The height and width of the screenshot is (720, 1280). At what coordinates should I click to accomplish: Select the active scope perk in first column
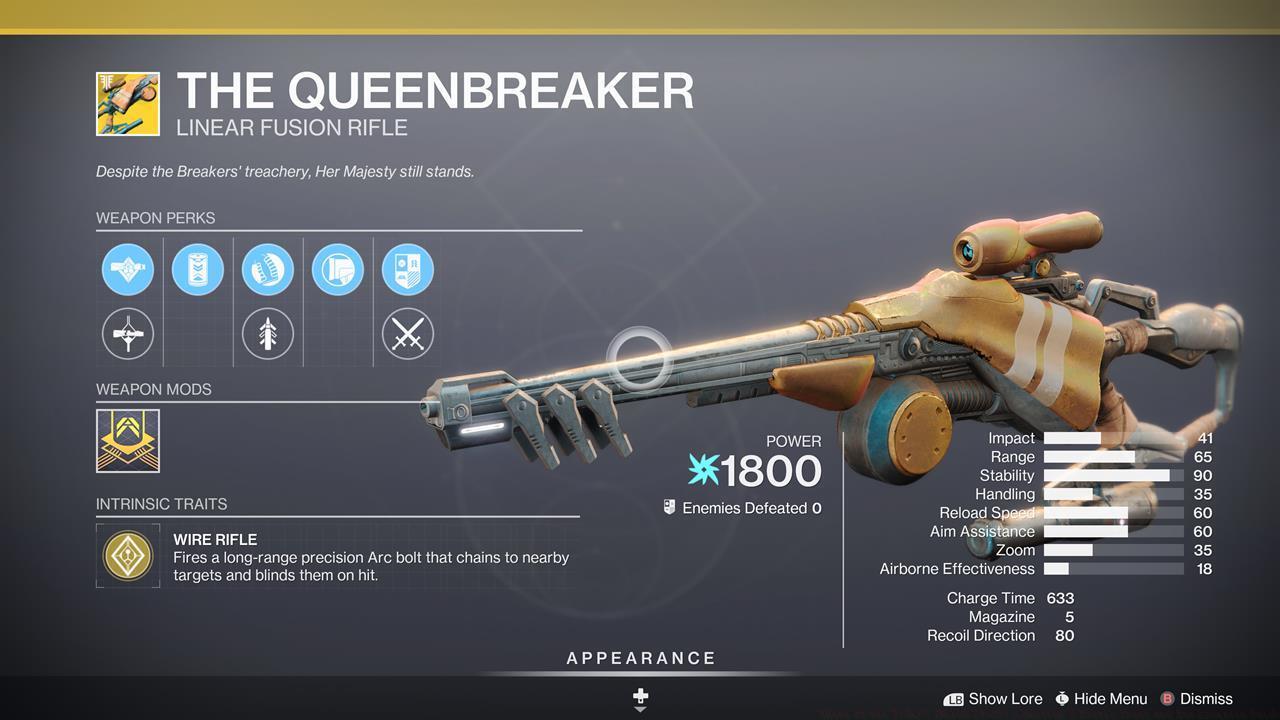(128, 269)
